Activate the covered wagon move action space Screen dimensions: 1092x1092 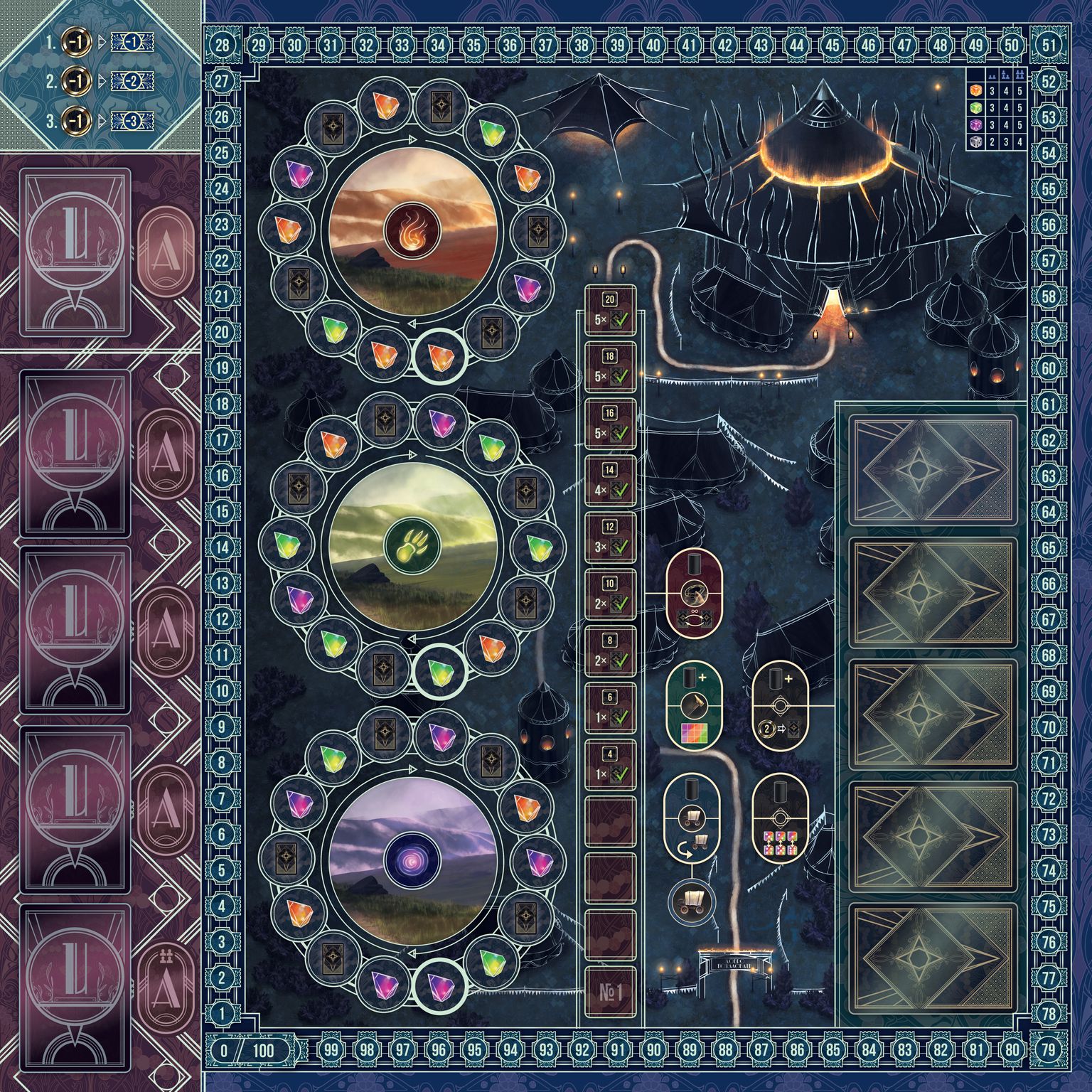[x=692, y=818]
